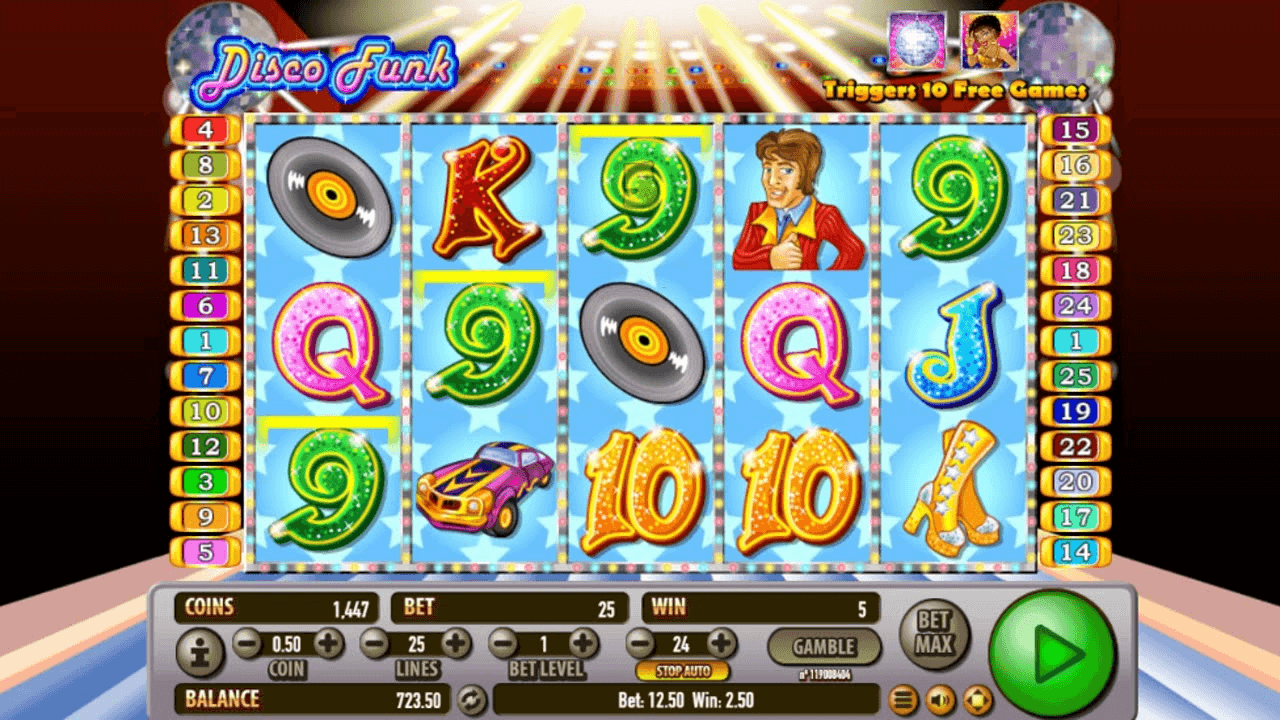Stop the auto spin

(x=682, y=671)
